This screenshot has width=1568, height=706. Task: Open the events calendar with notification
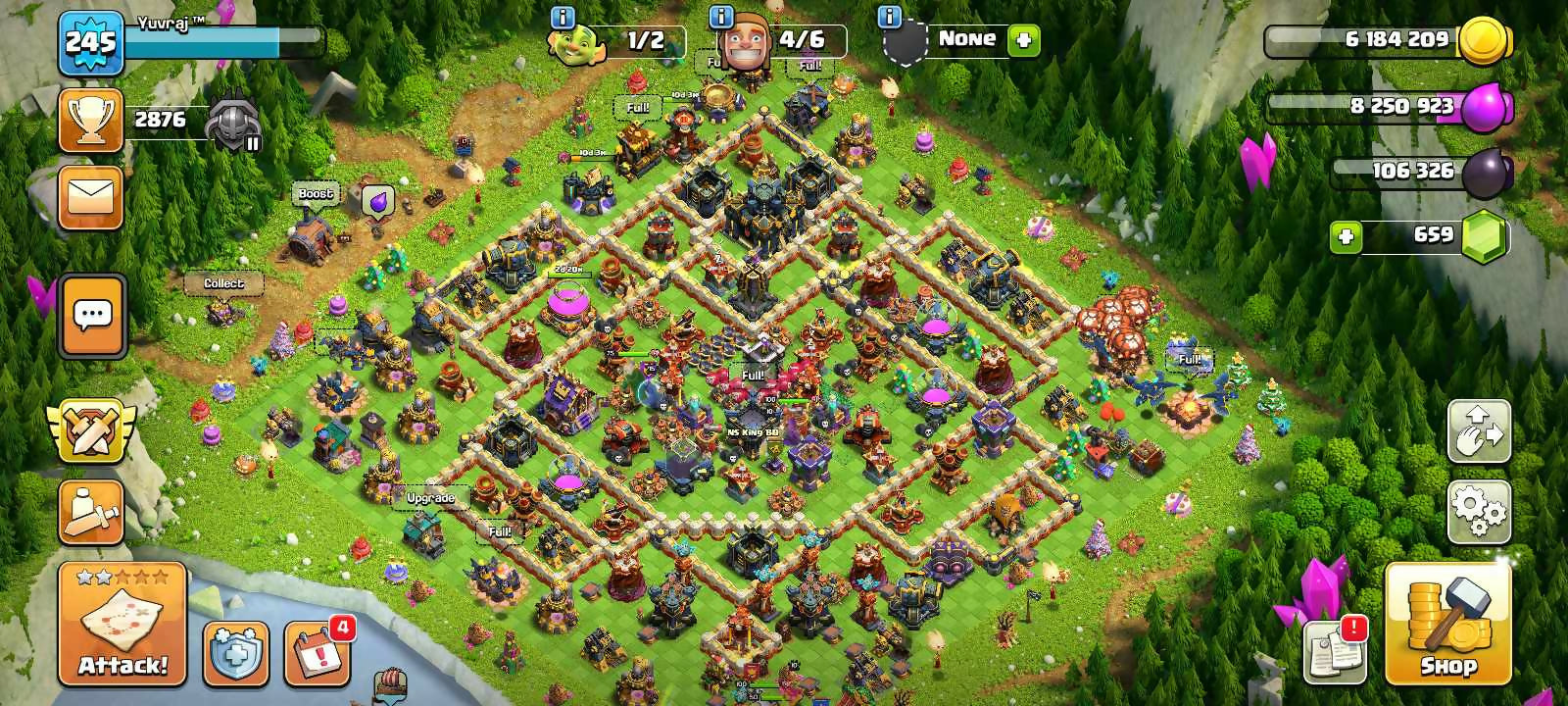click(318, 652)
